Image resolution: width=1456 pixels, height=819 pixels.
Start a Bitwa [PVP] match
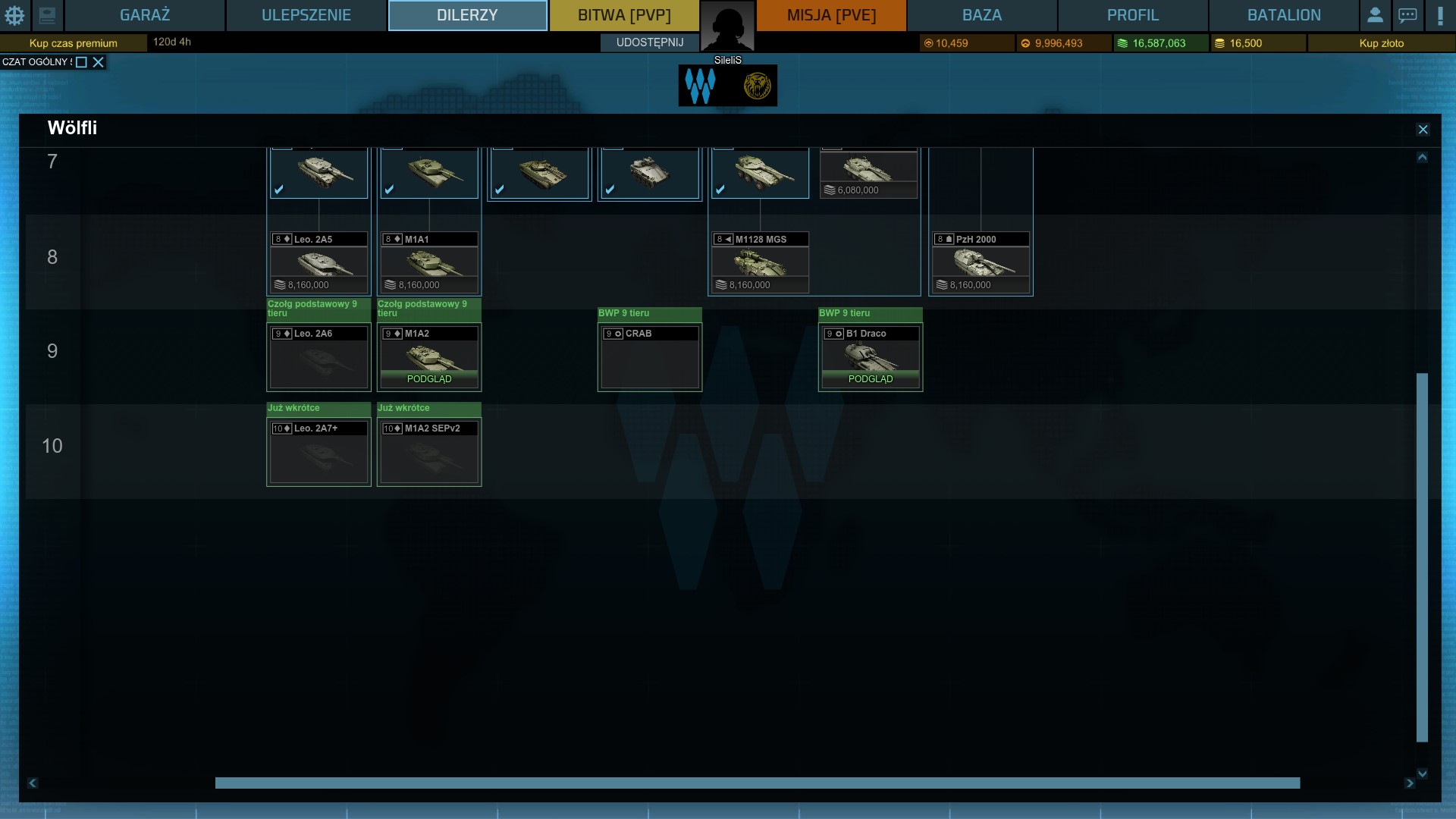tap(624, 15)
